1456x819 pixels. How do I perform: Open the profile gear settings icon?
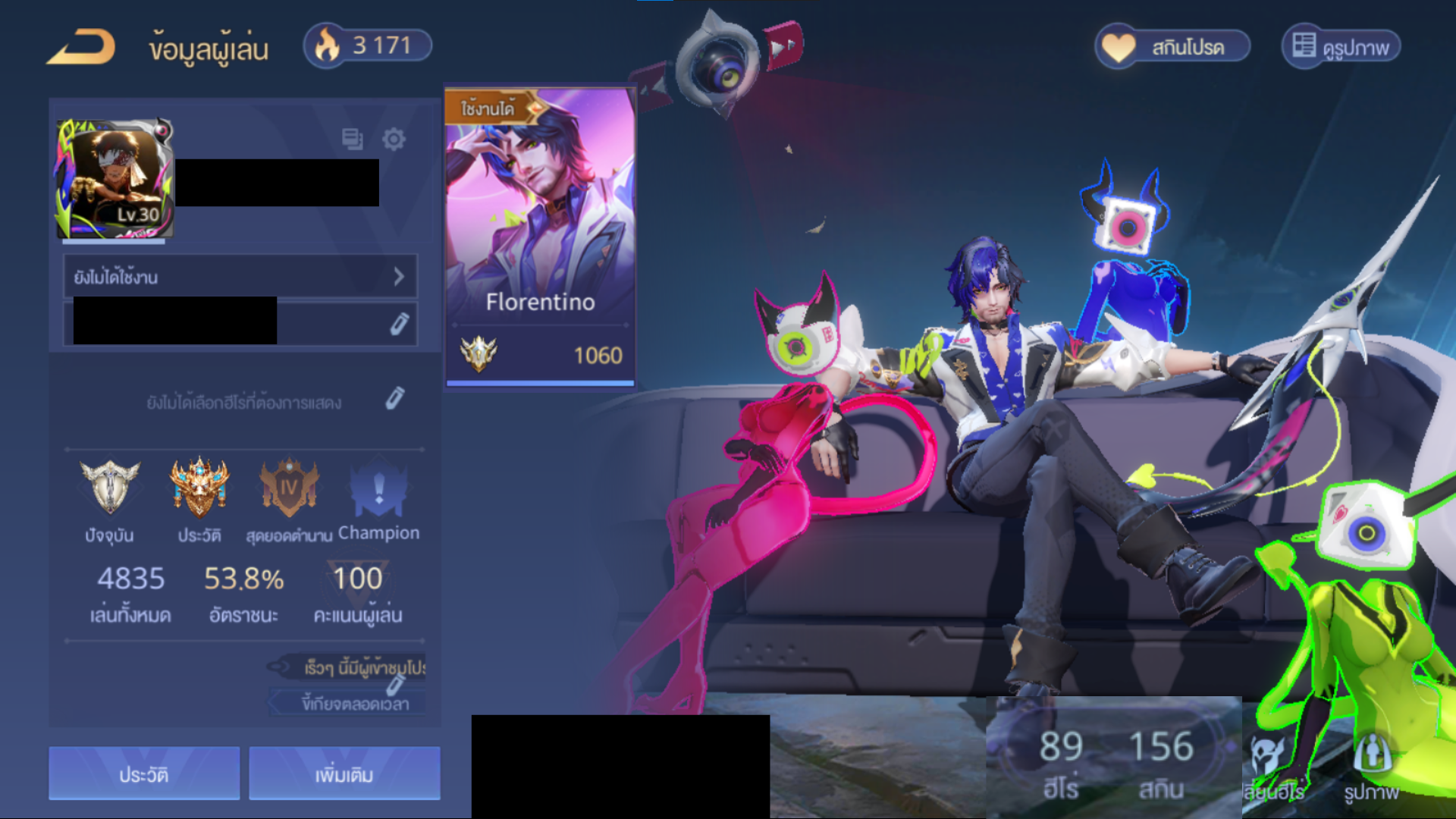394,140
